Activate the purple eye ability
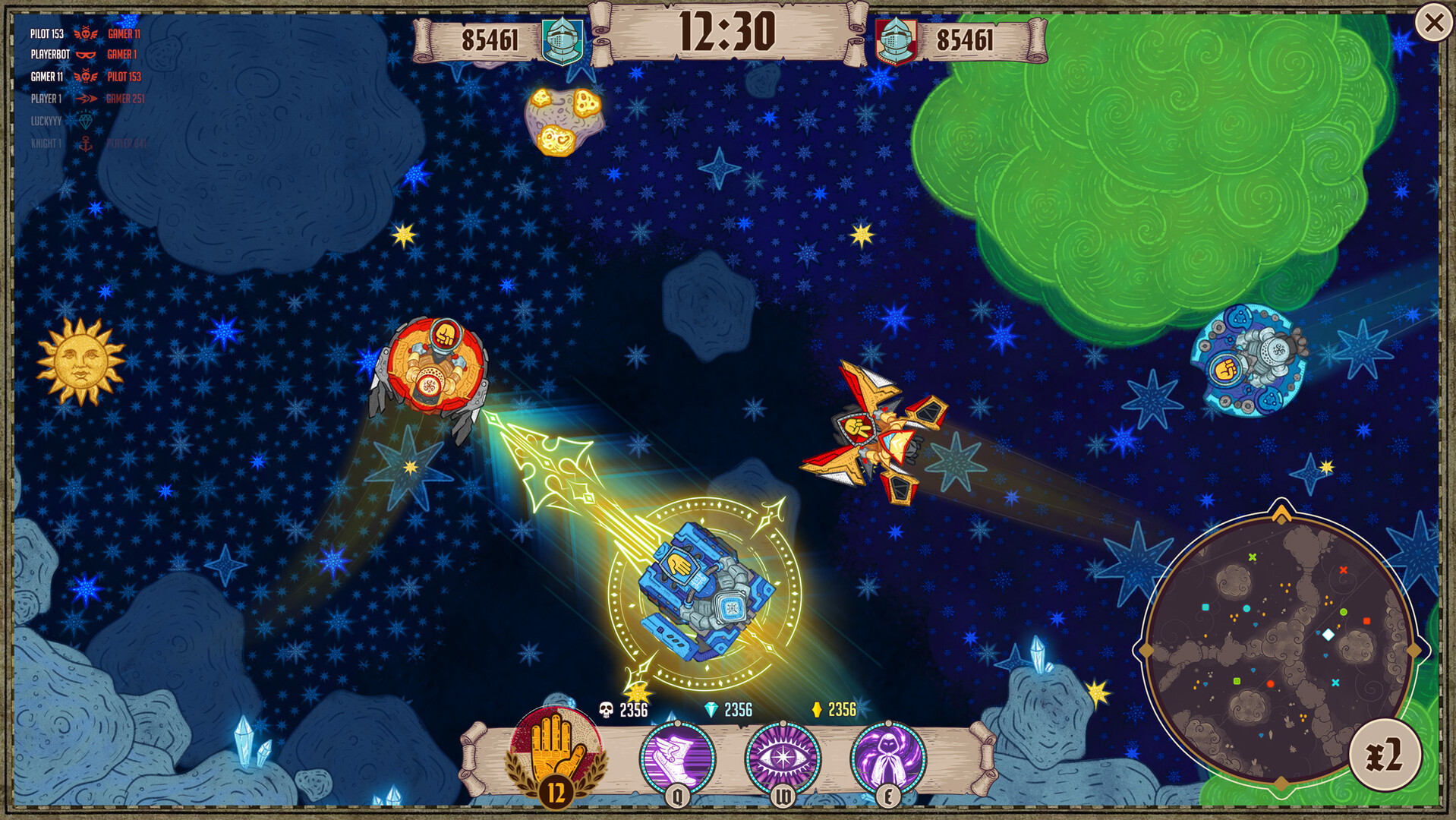 click(783, 758)
